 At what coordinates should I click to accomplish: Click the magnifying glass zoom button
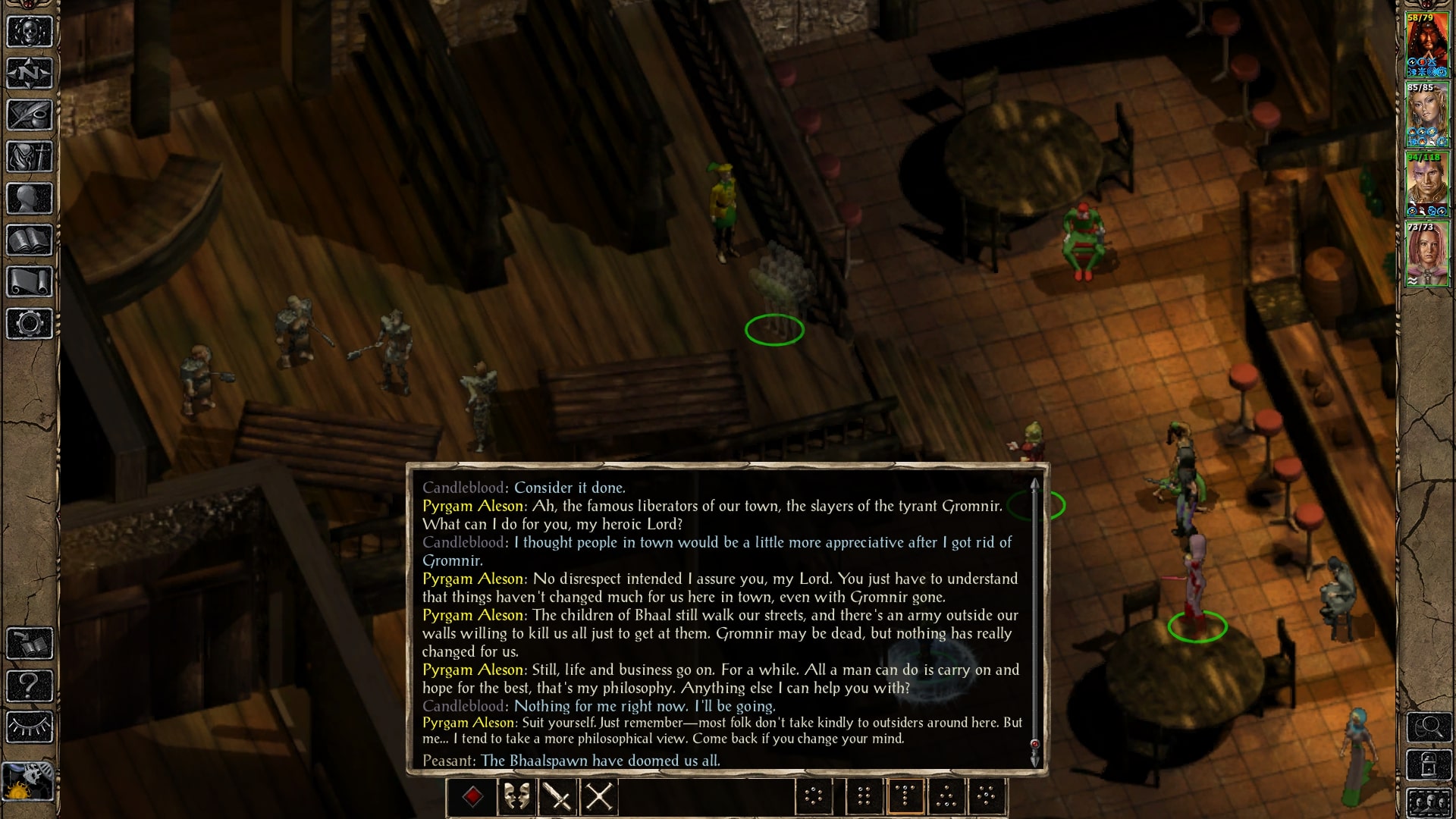click(x=1429, y=728)
